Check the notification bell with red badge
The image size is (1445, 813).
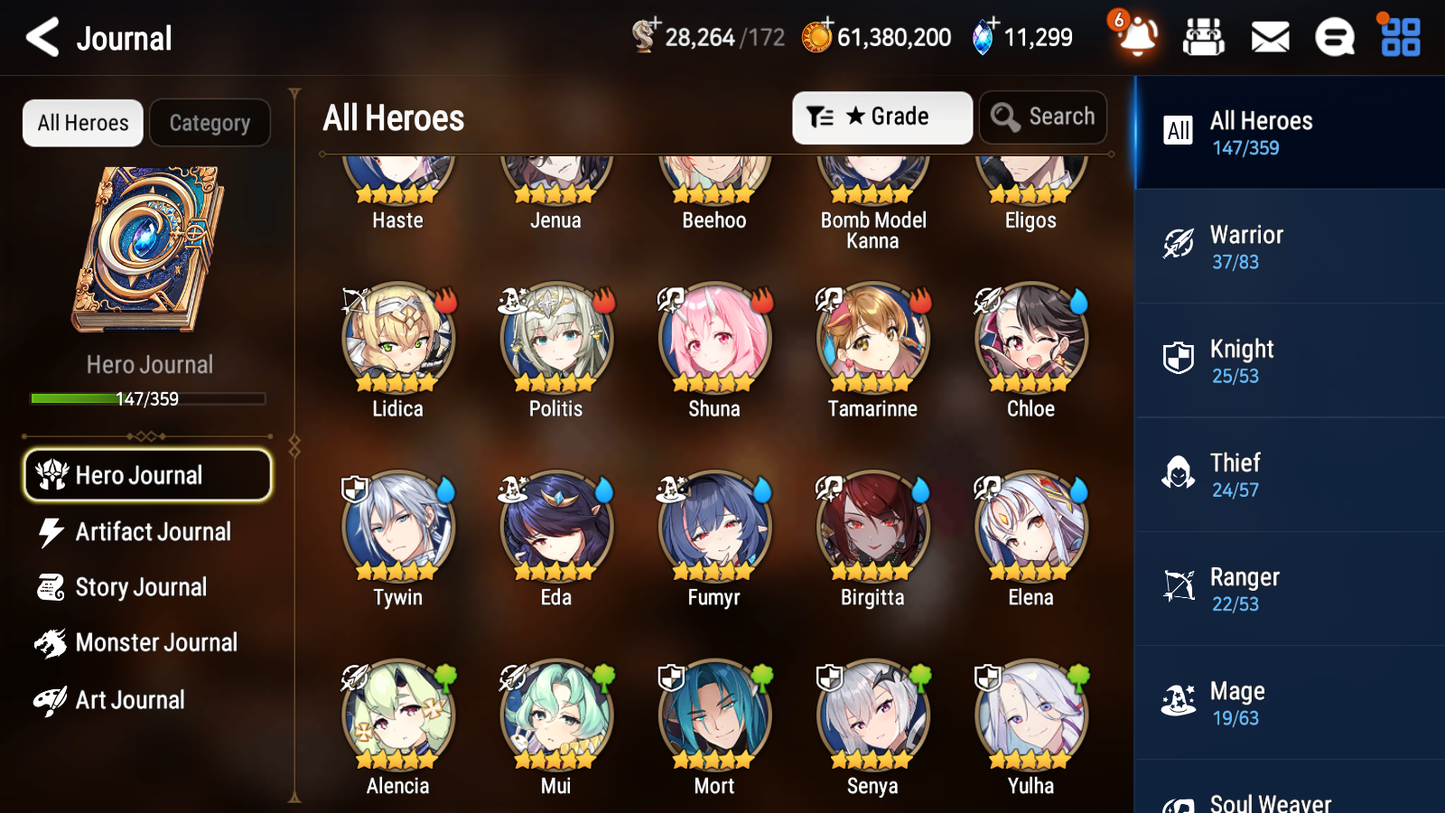click(1135, 38)
